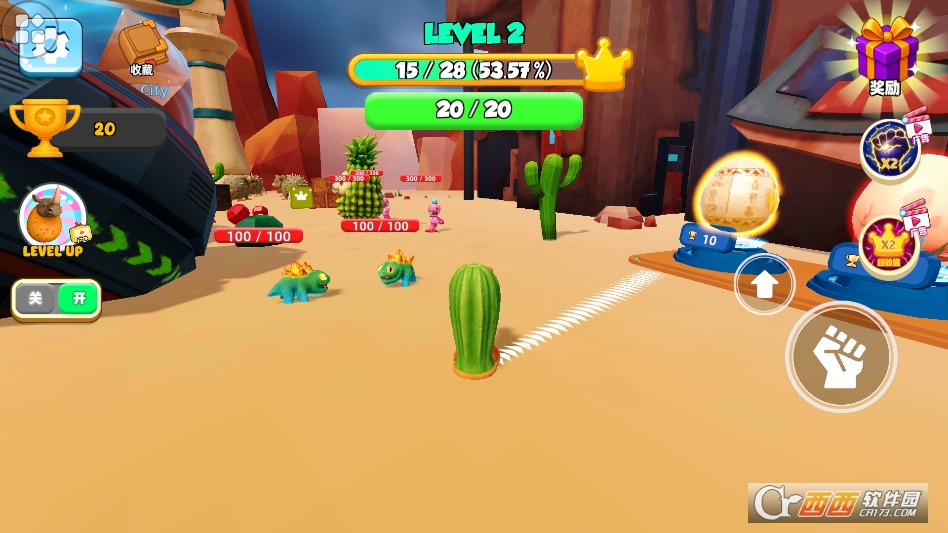Screen dimensions: 948x533
Task: Activate the X2 fist ad boost
Action: pos(890,149)
